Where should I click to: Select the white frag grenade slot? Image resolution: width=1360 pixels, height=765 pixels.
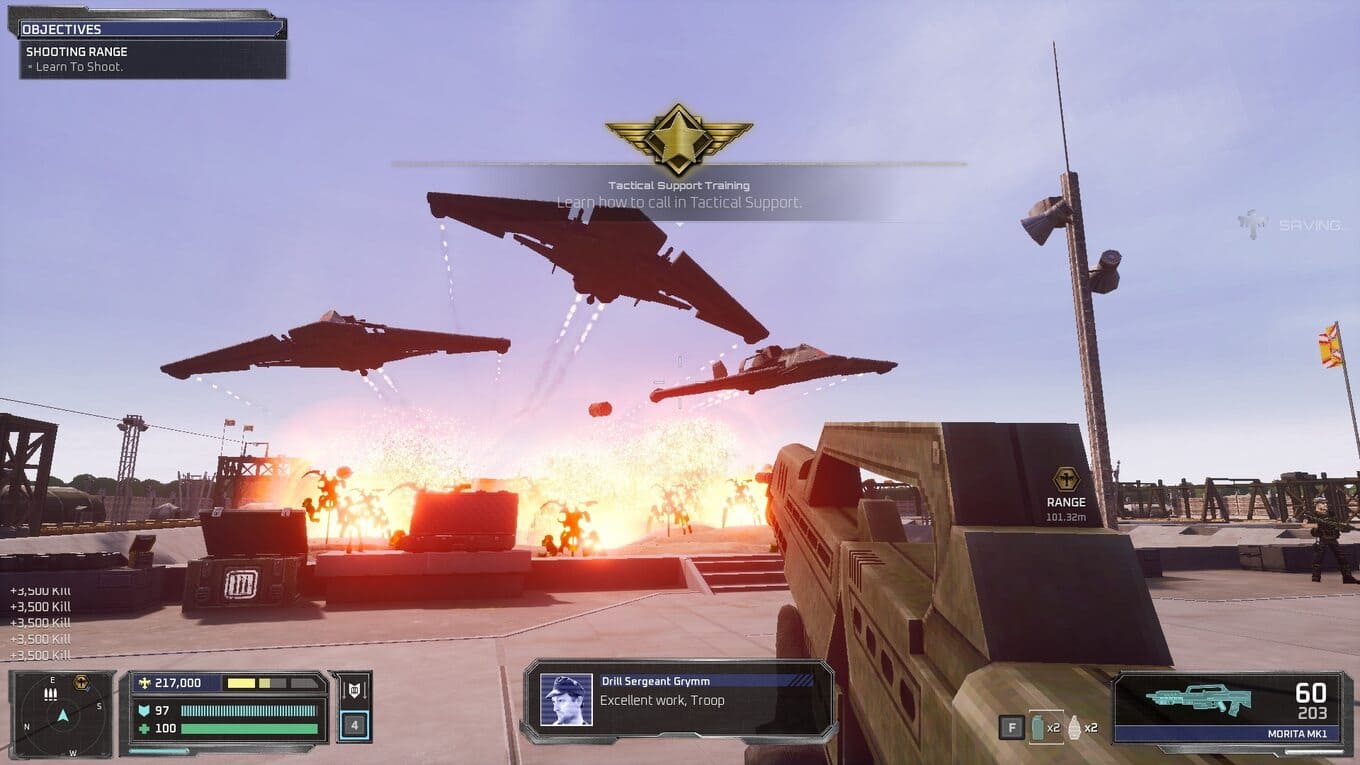tap(1075, 727)
